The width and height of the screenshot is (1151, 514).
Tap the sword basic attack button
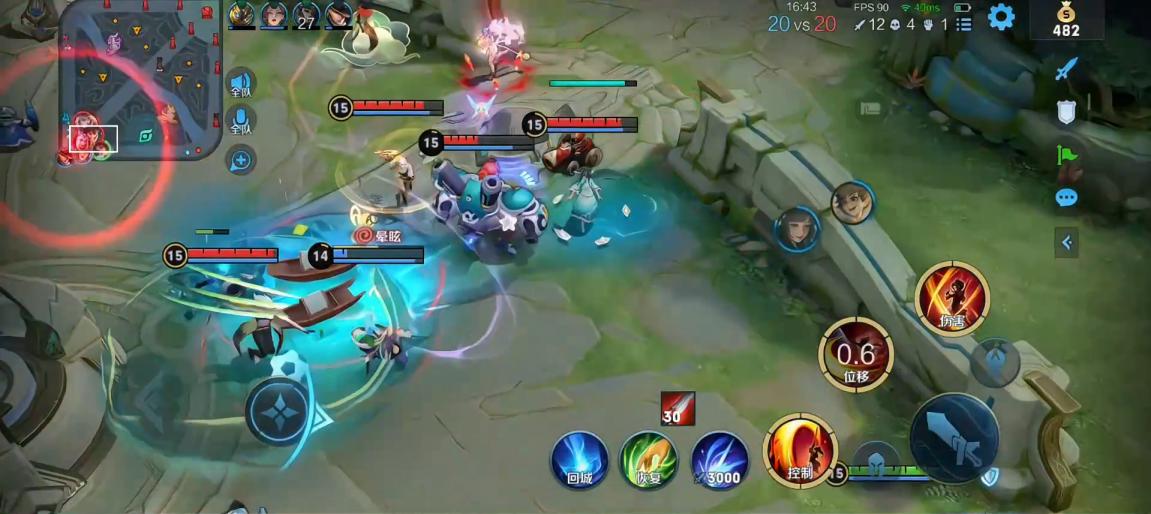[x=954, y=437]
